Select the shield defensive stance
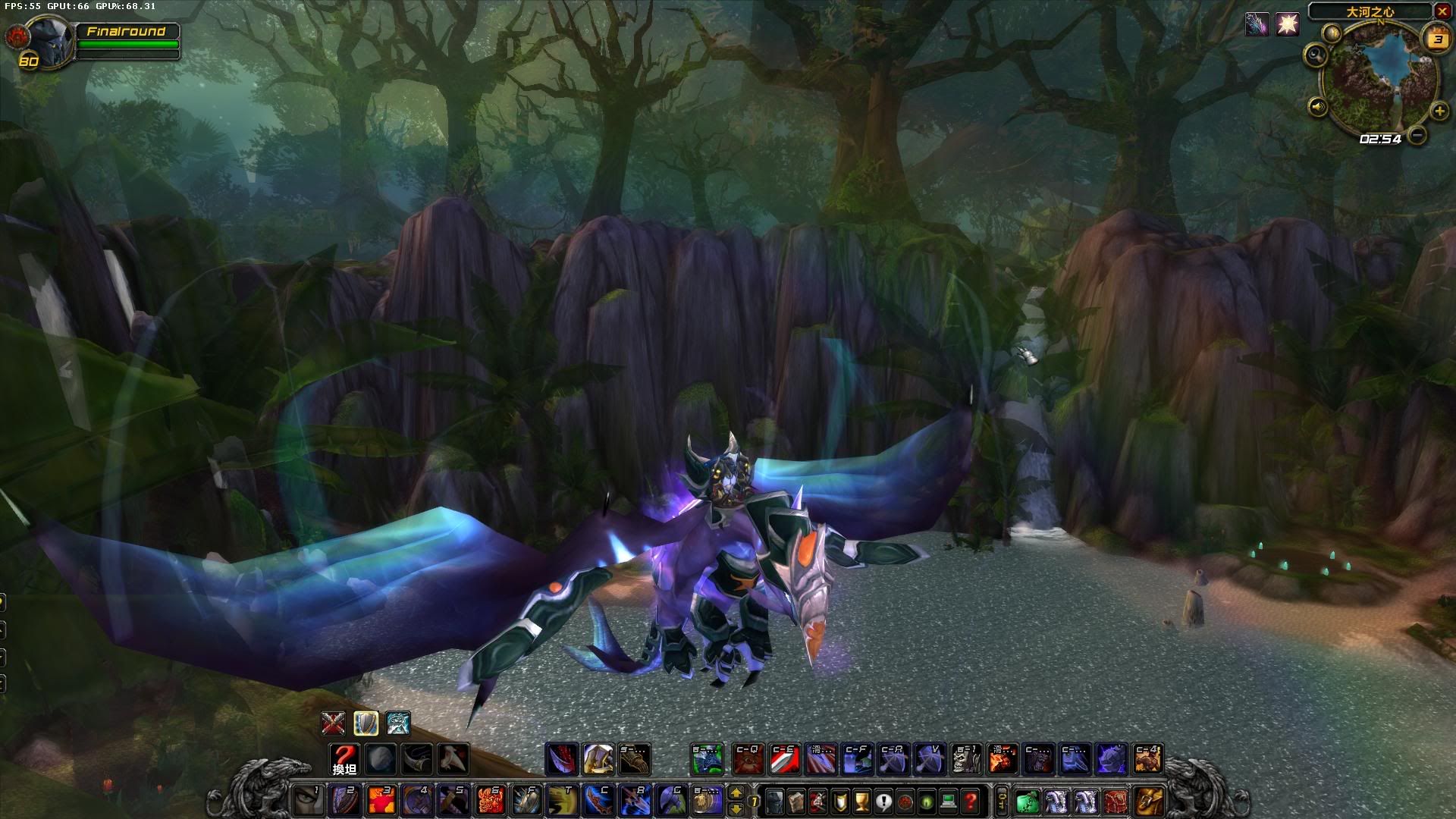The width and height of the screenshot is (1456, 819). coord(366,723)
